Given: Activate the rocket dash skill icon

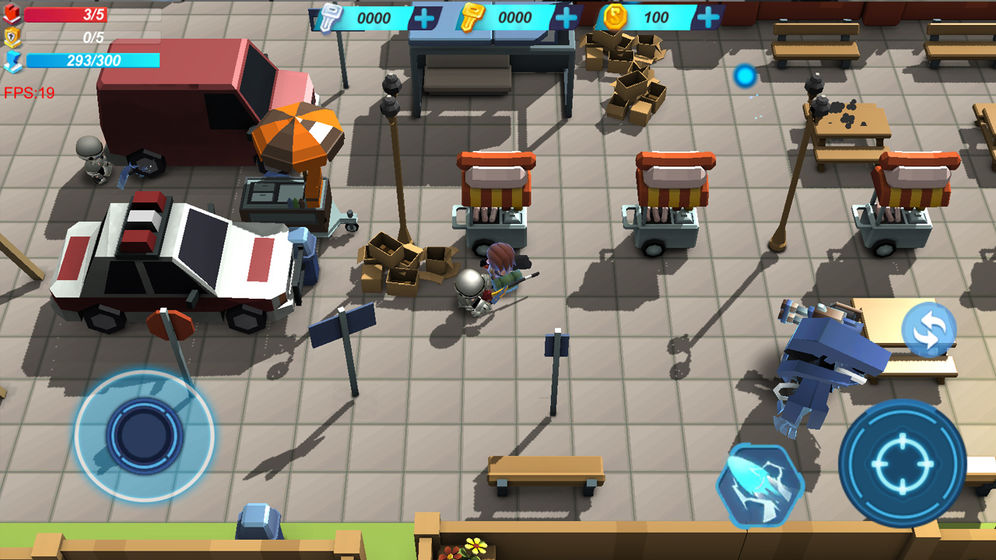Looking at the screenshot, I should click(x=760, y=486).
